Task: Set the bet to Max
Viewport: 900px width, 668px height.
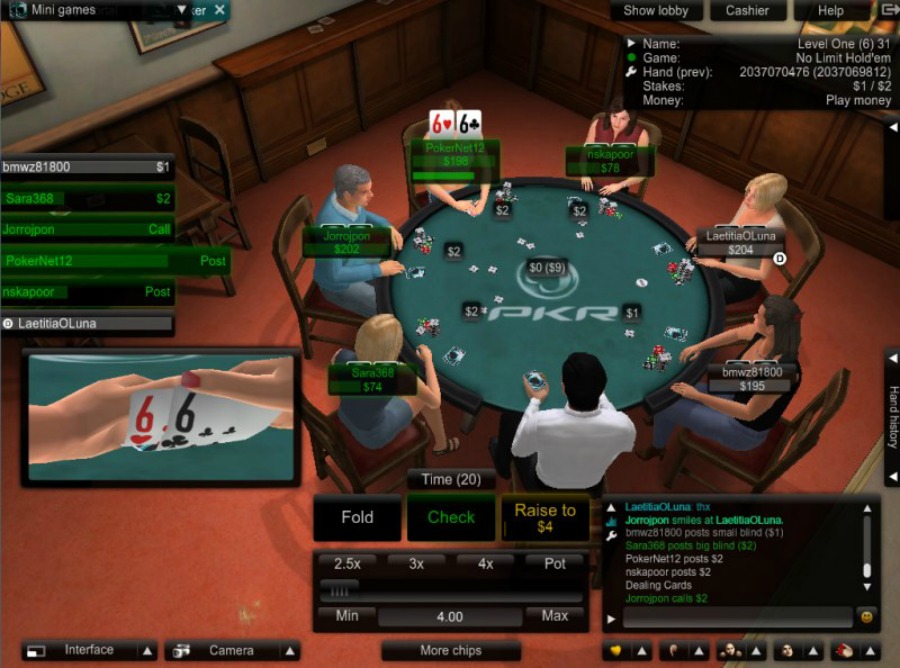Action: pyautogui.click(x=555, y=616)
